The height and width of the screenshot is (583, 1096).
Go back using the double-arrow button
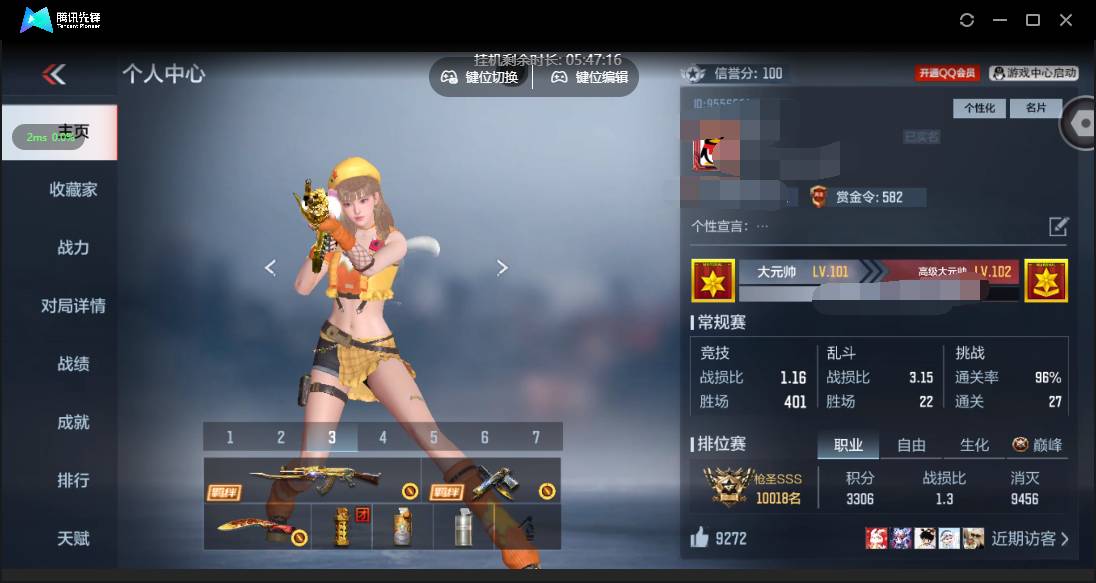tap(54, 74)
